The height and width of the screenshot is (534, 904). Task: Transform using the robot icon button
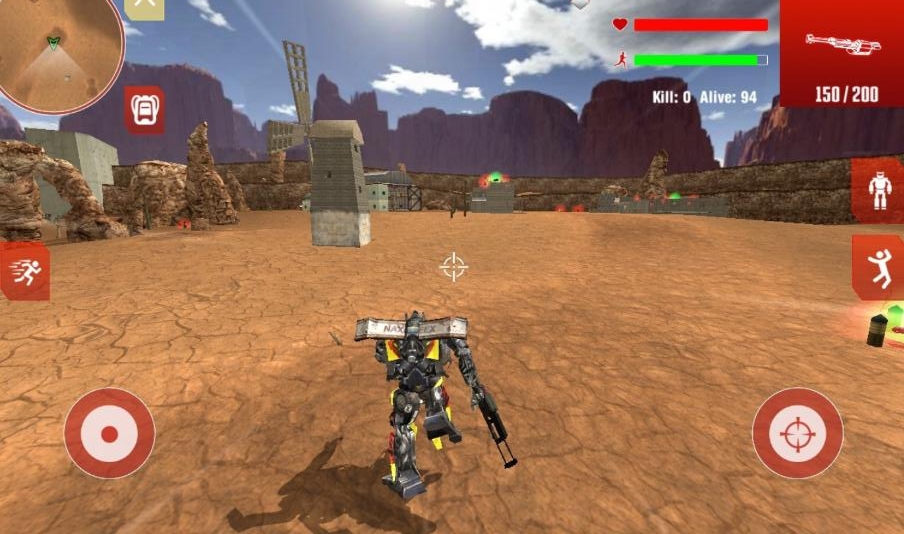[879, 191]
